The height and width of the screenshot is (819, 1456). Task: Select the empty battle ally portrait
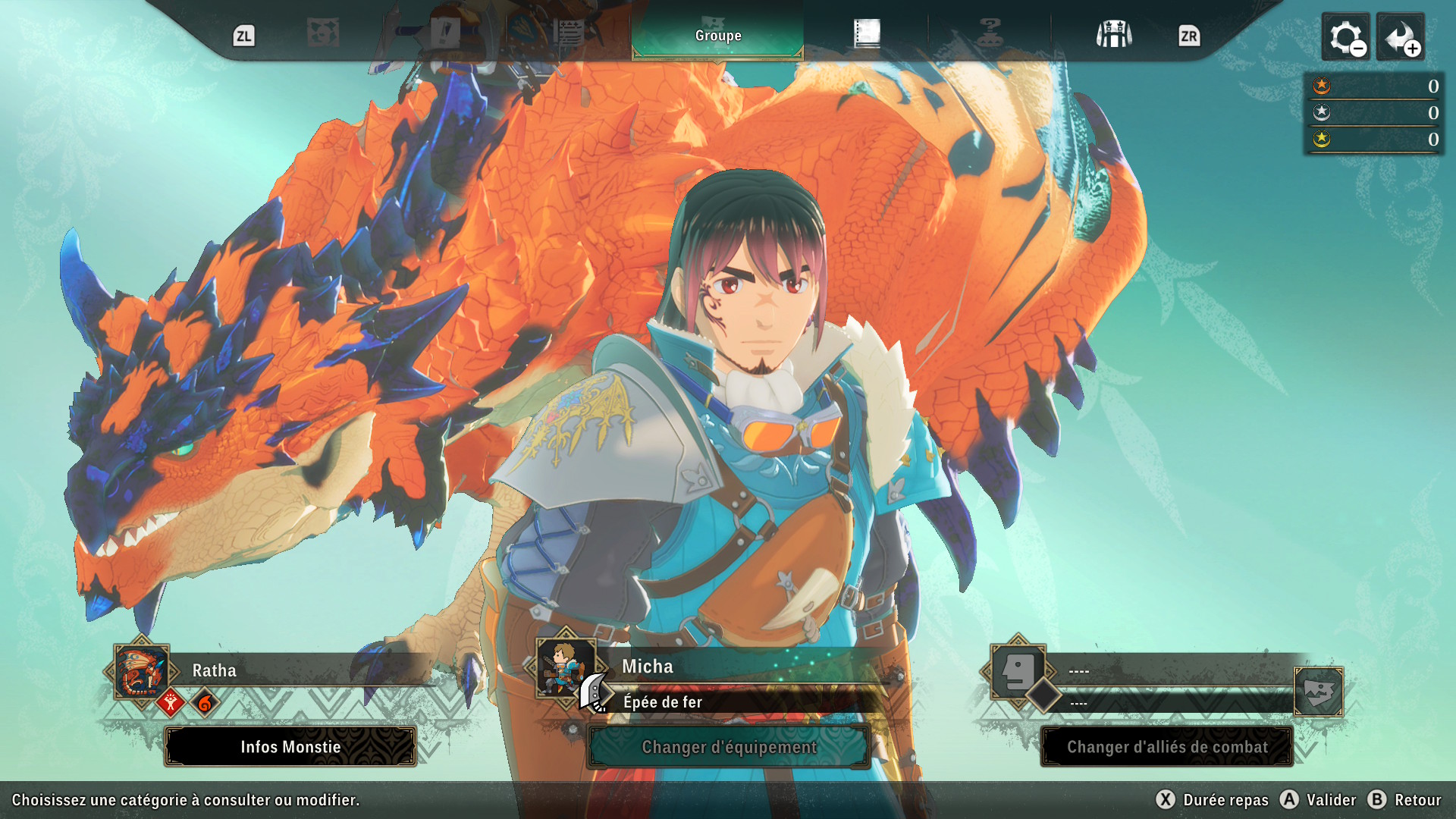tap(1018, 671)
